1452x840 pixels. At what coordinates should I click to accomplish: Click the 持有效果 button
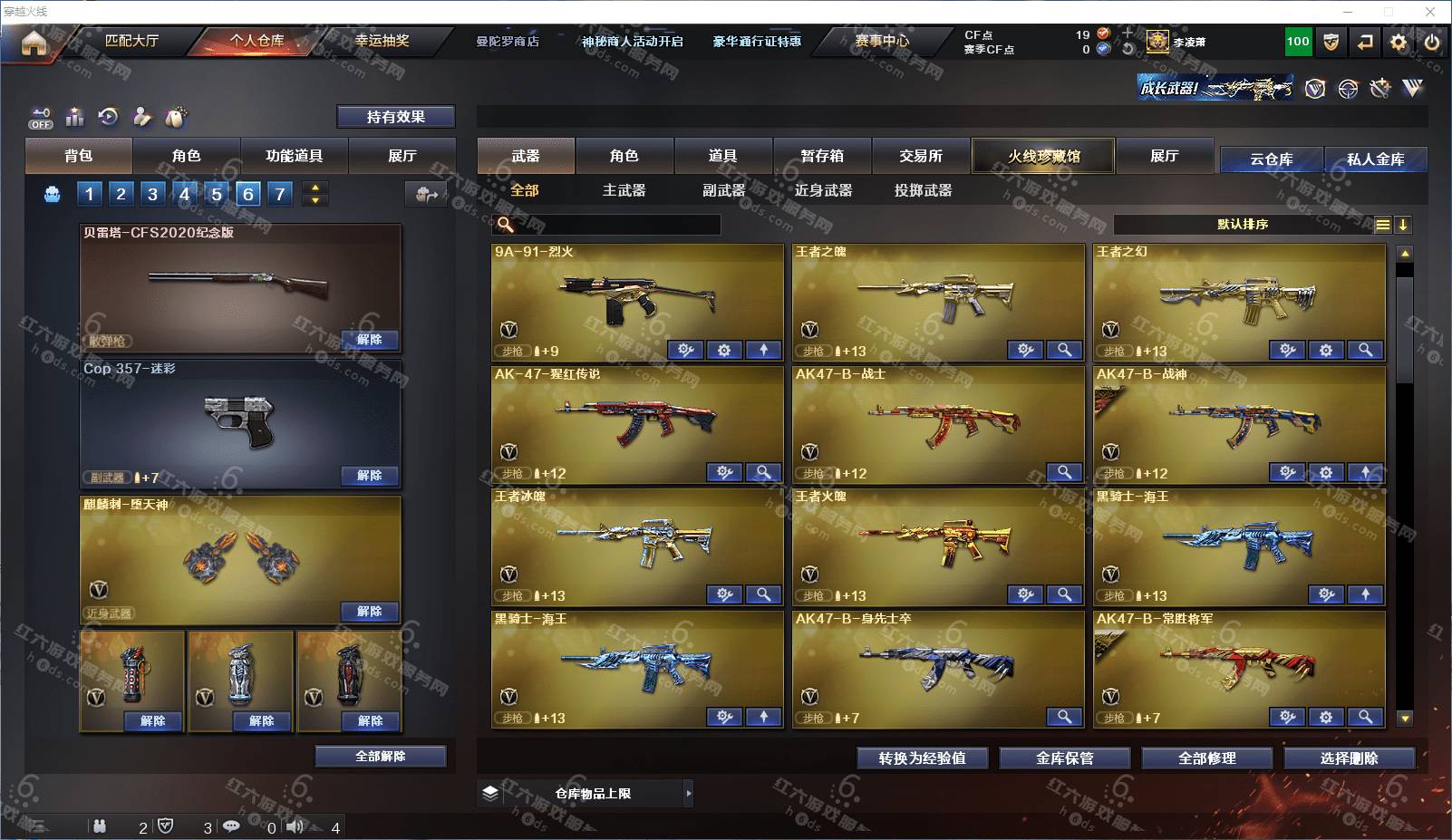395,117
